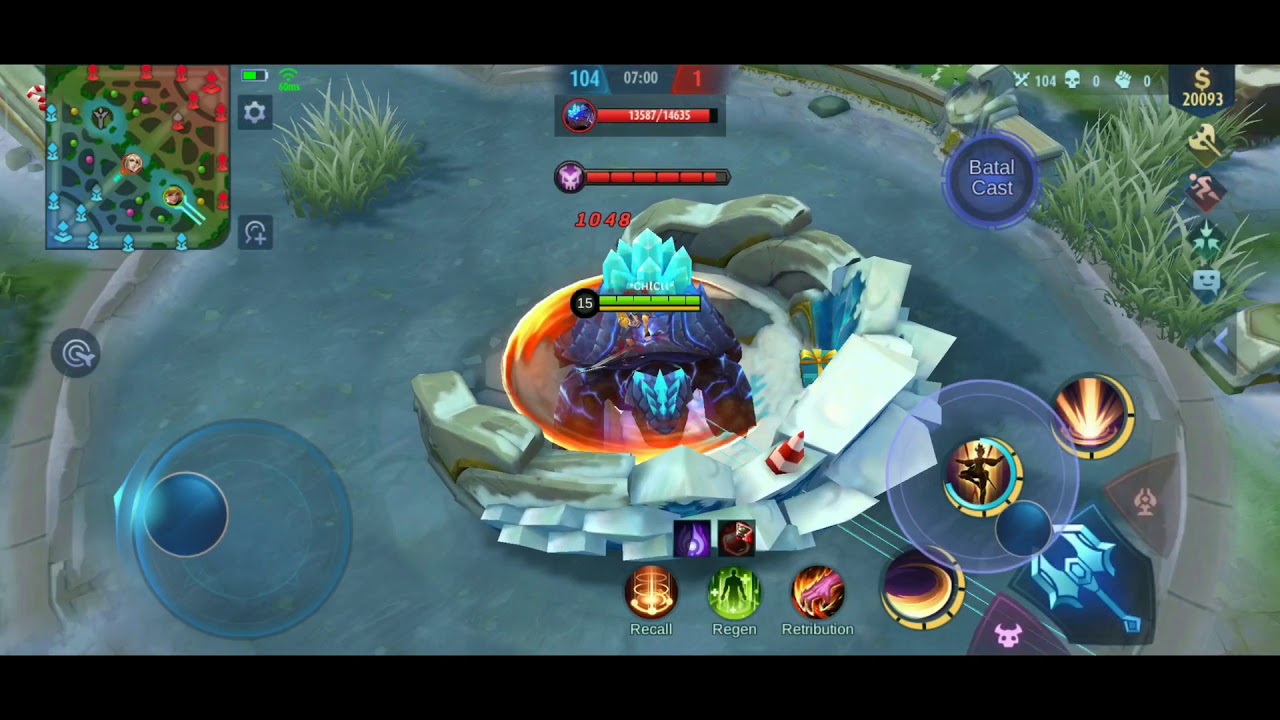Open the quick chat face icon
The height and width of the screenshot is (720, 1280).
[1206, 282]
